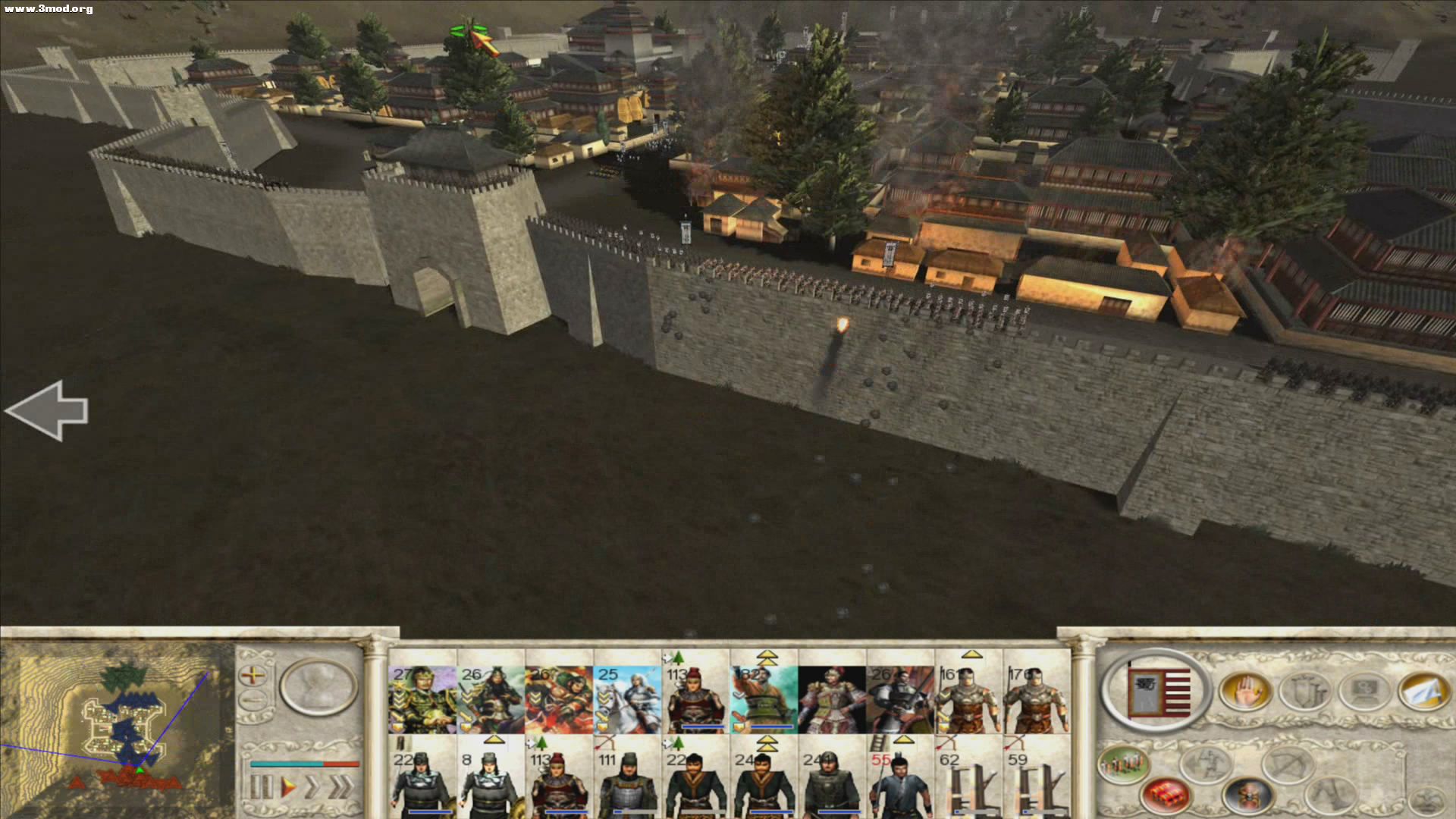The height and width of the screenshot is (819, 1456).
Task: Select the halt orders hand icon
Action: pyautogui.click(x=1245, y=690)
